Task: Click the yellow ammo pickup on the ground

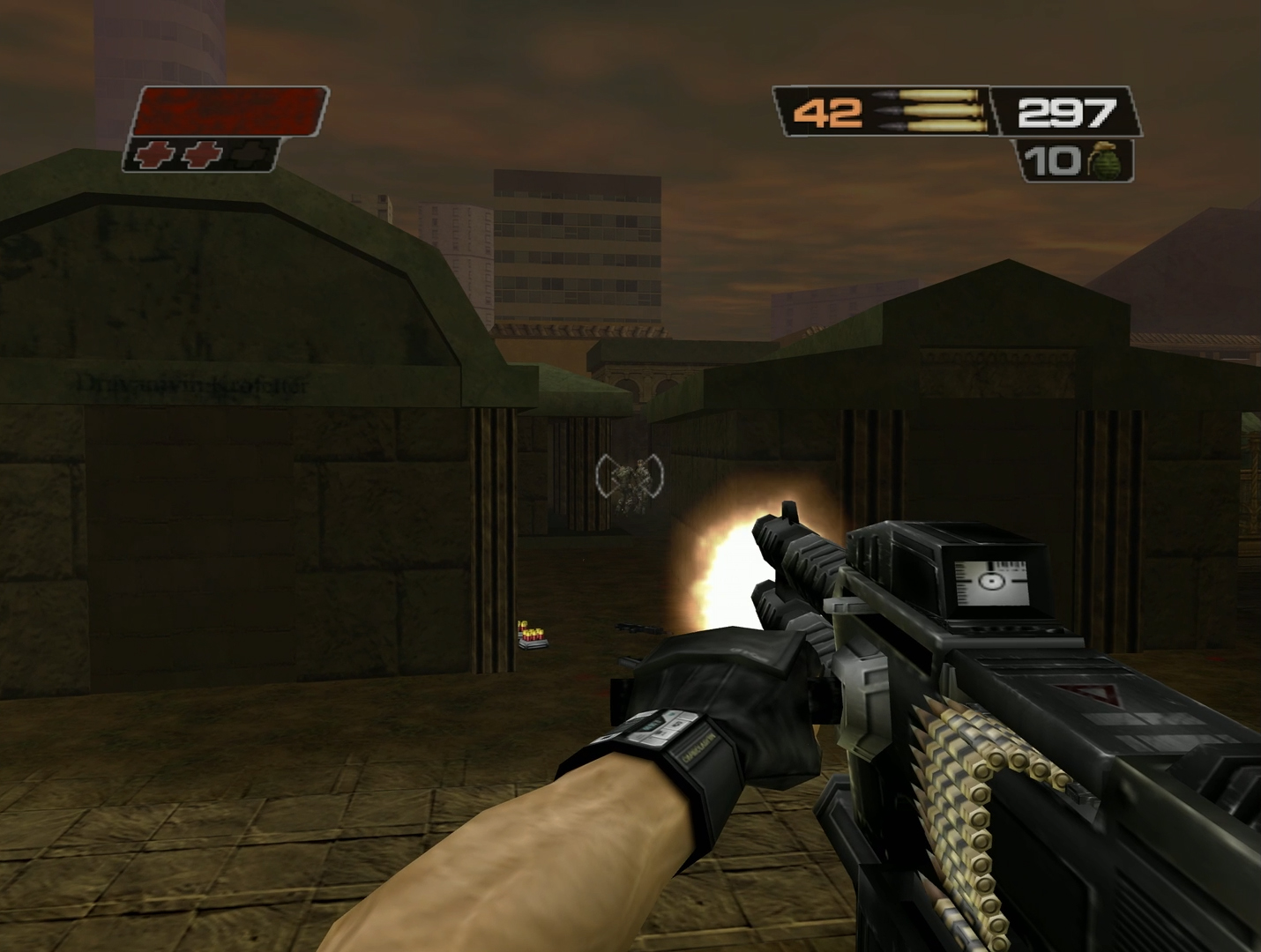Action: [533, 633]
